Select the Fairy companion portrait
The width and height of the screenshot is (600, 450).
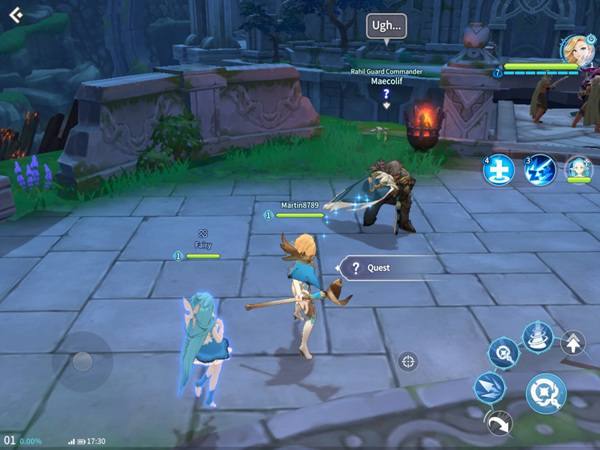click(578, 169)
